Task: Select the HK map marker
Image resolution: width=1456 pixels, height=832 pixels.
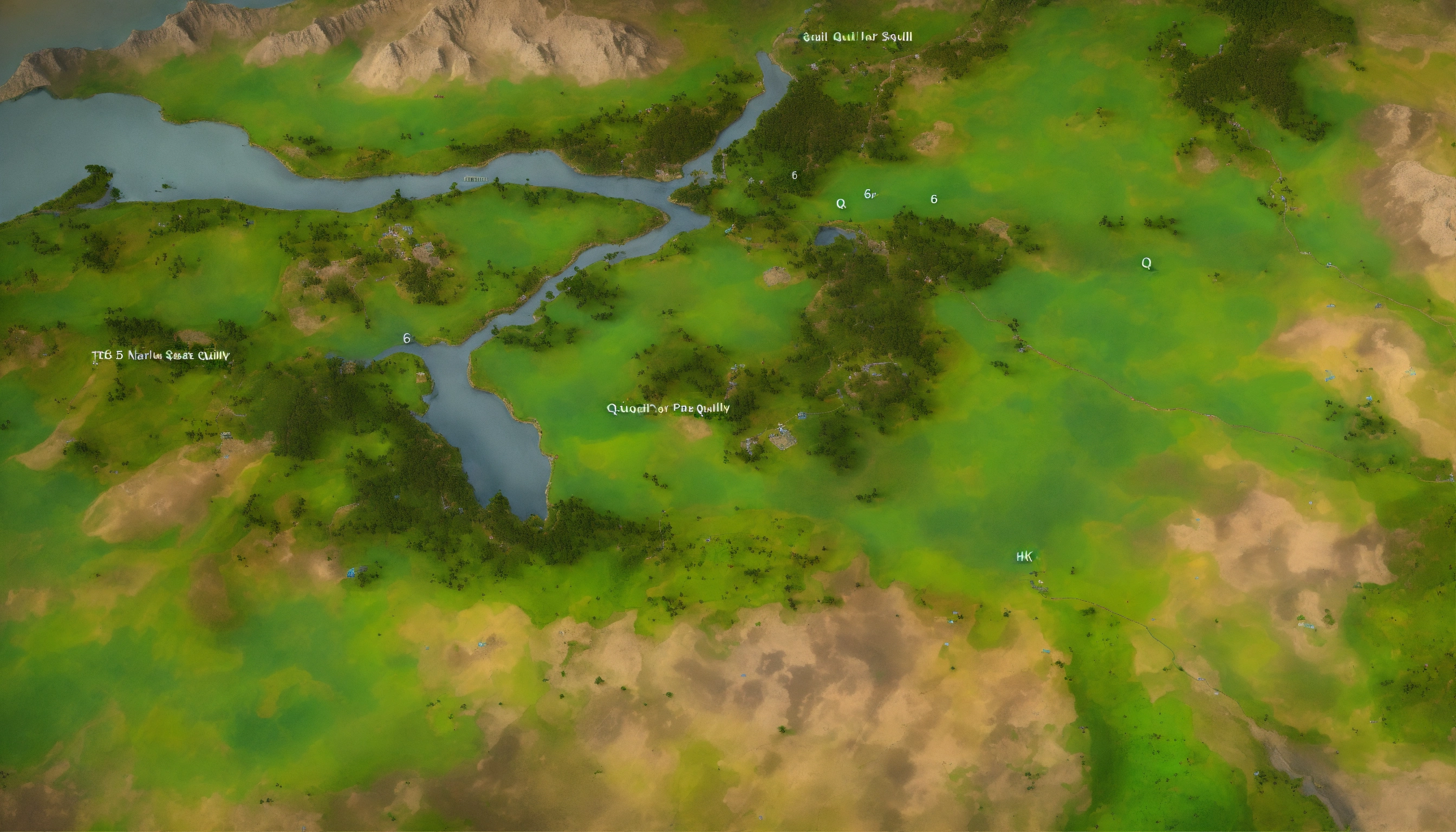Action: click(x=1024, y=557)
